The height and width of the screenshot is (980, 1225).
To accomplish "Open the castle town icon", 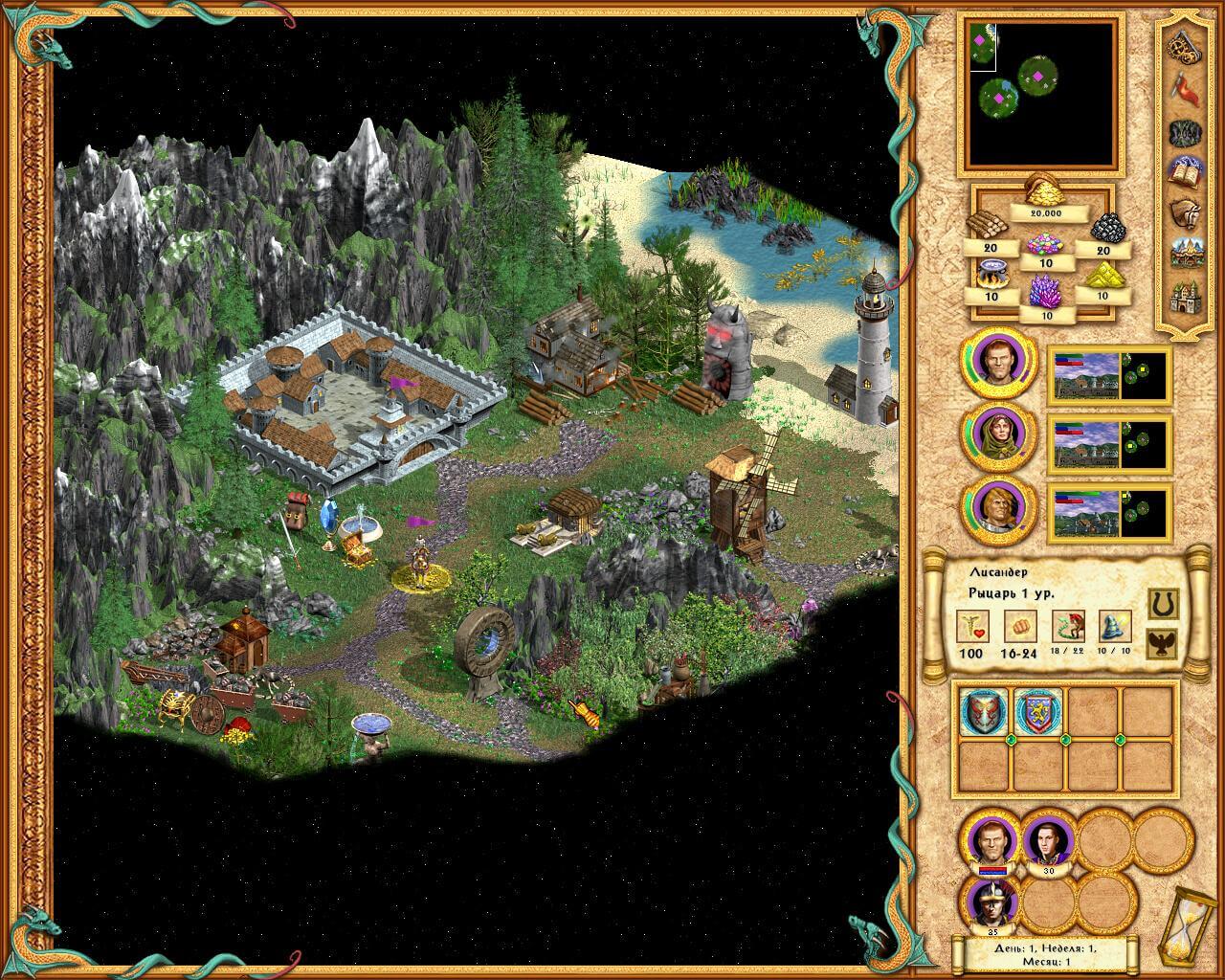I will (x=1187, y=297).
